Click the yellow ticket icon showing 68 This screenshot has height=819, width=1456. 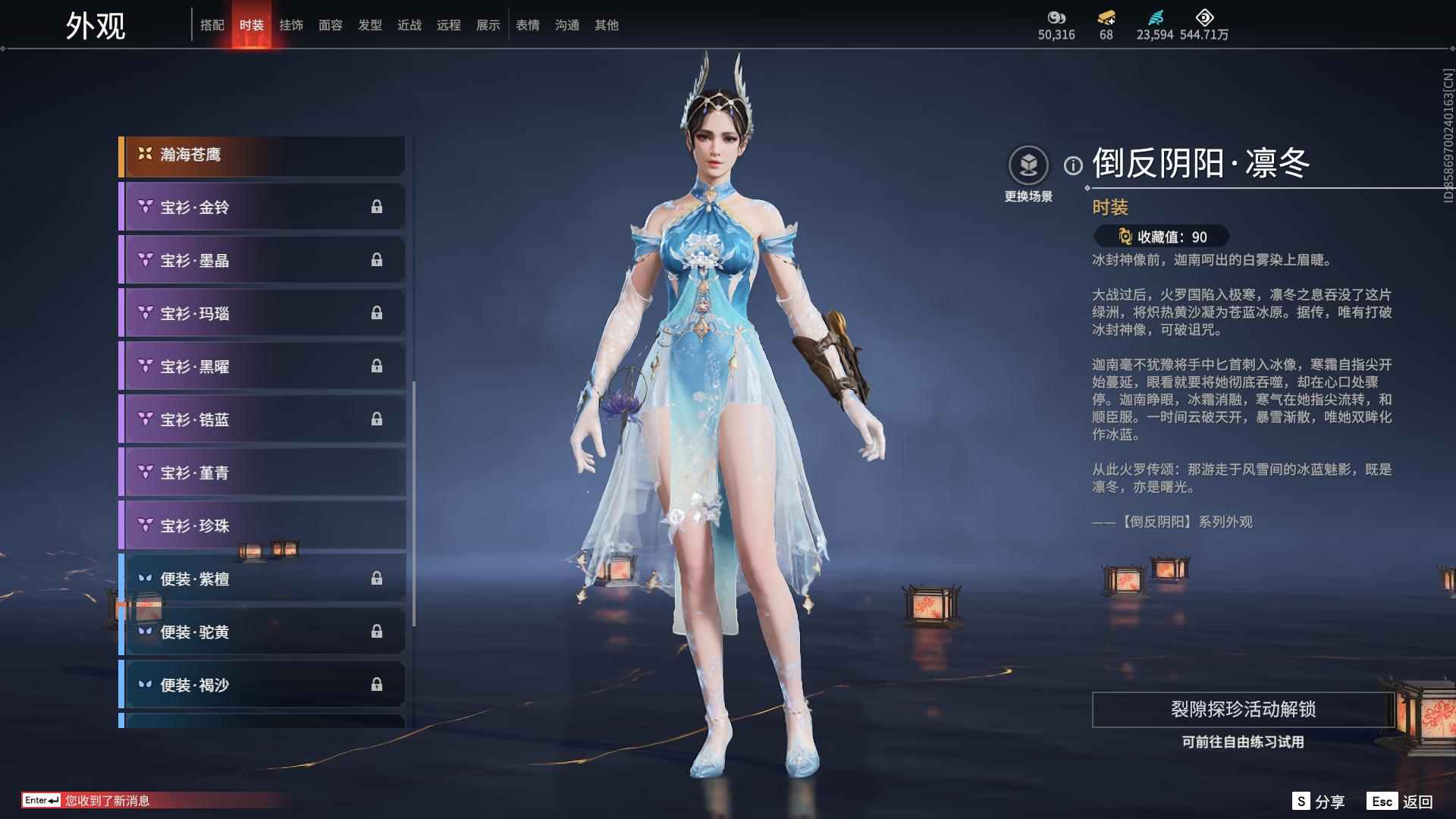click(1106, 17)
